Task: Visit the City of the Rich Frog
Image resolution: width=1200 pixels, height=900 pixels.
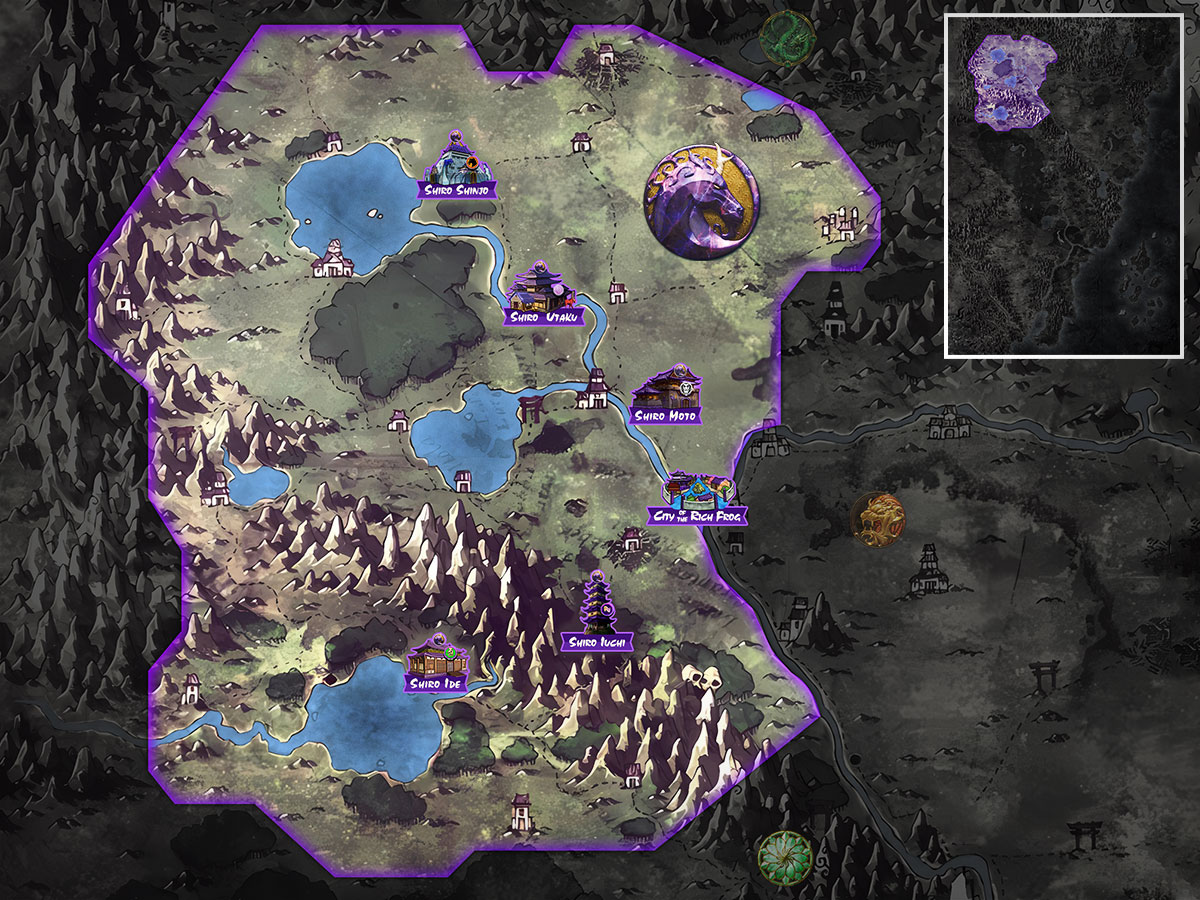Action: pos(698,496)
